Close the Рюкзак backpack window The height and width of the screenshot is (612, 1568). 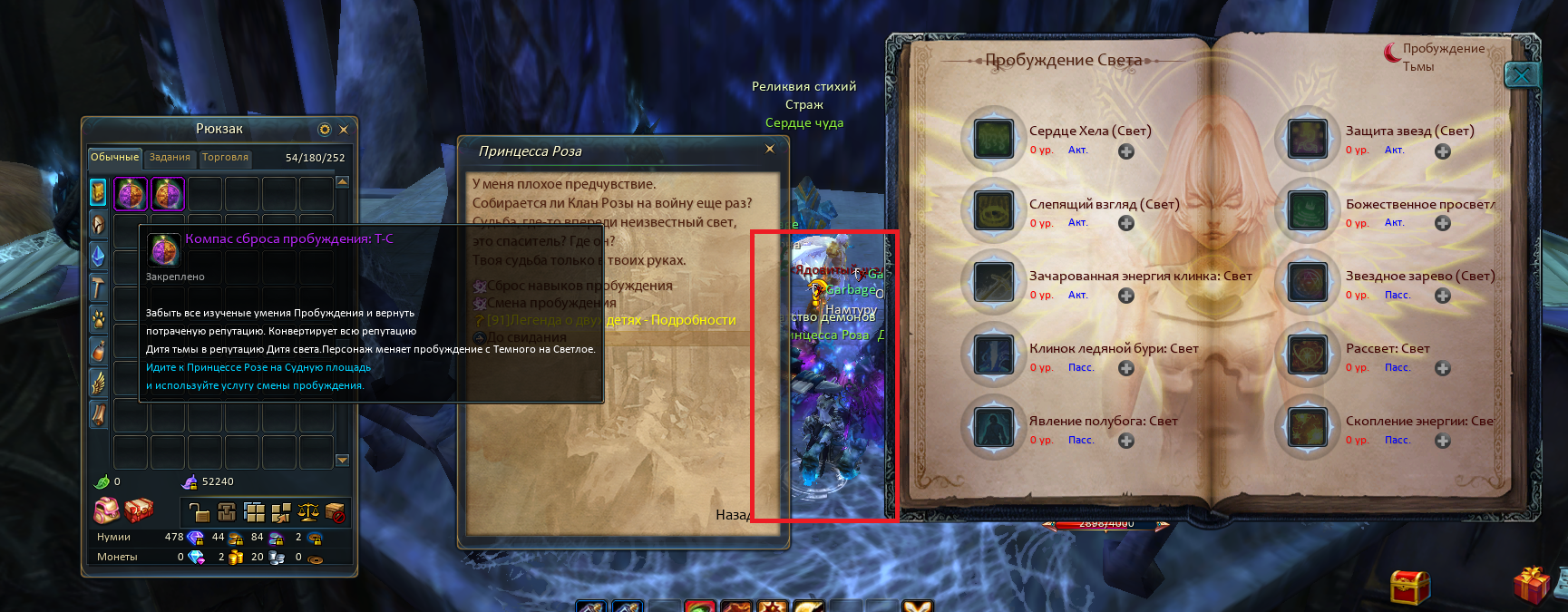point(344,130)
